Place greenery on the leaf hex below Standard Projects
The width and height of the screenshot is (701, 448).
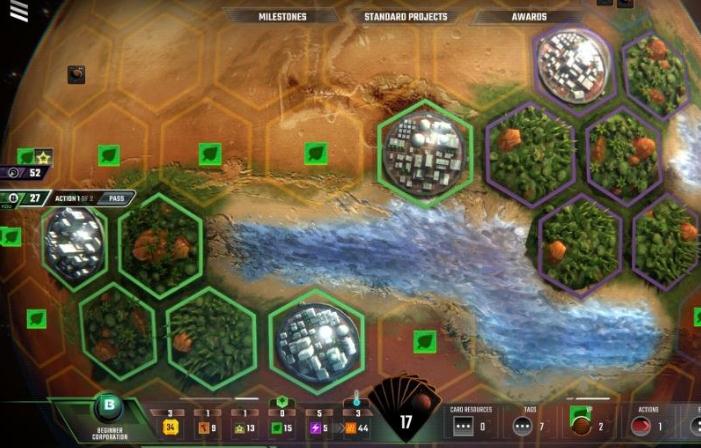point(316,153)
